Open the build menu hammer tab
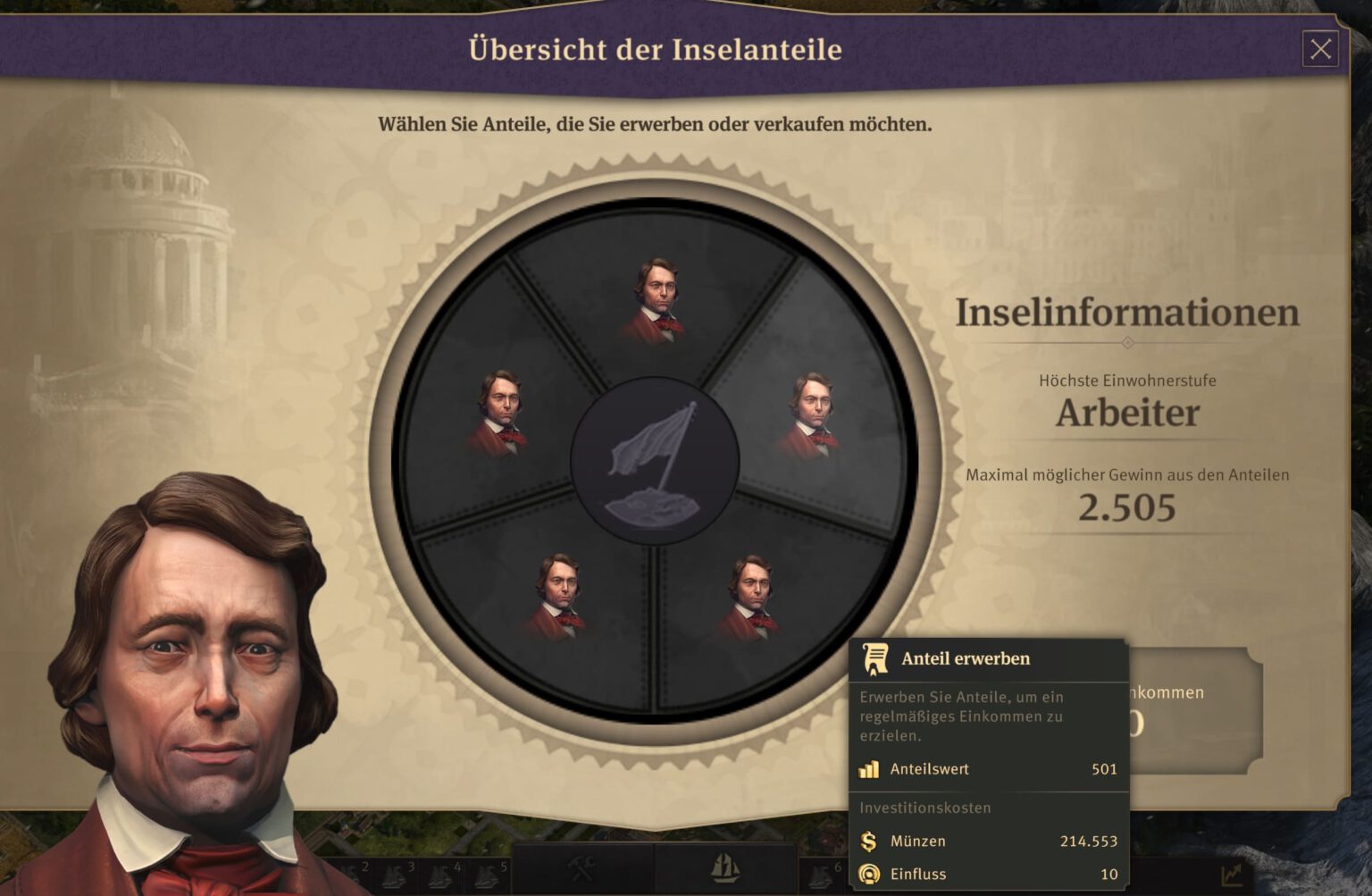Viewport: 1372px width, 896px height. tap(581, 868)
